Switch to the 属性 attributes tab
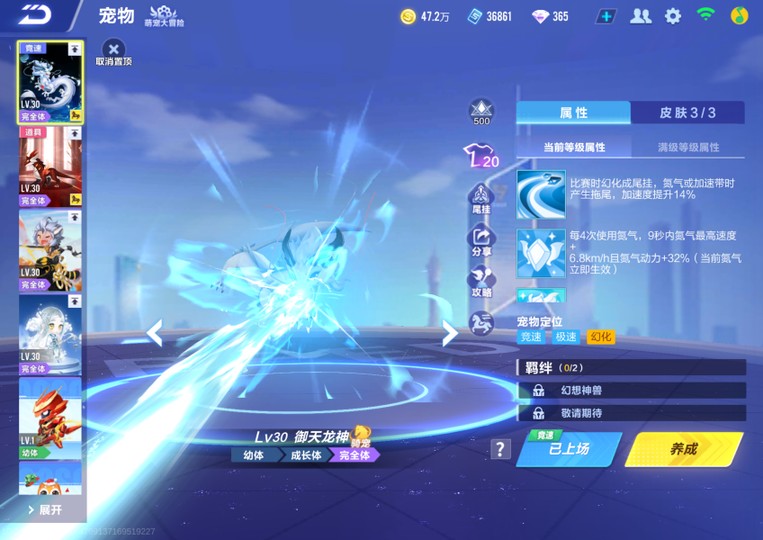The image size is (763, 540). [573, 113]
